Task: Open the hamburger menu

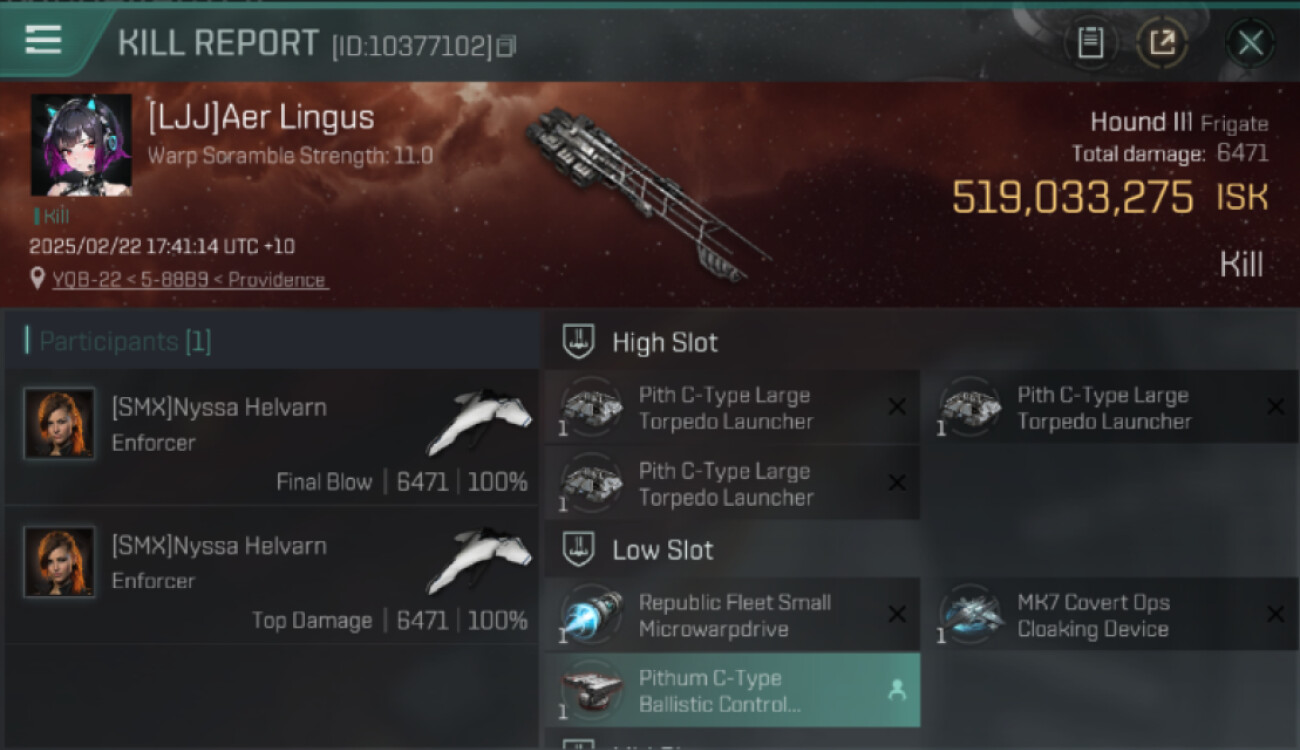Action: coord(44,40)
